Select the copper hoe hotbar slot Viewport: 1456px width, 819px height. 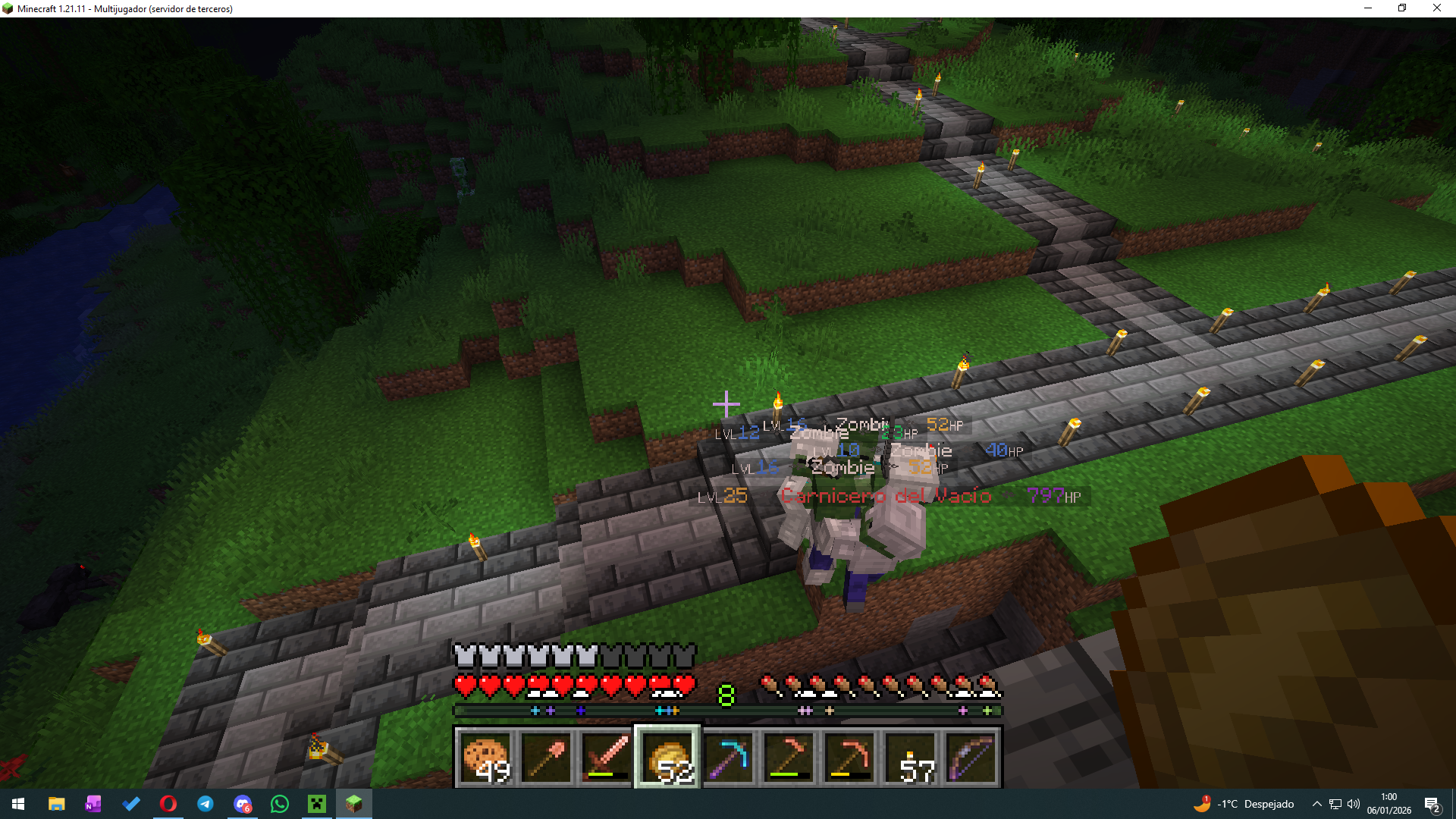point(789,757)
